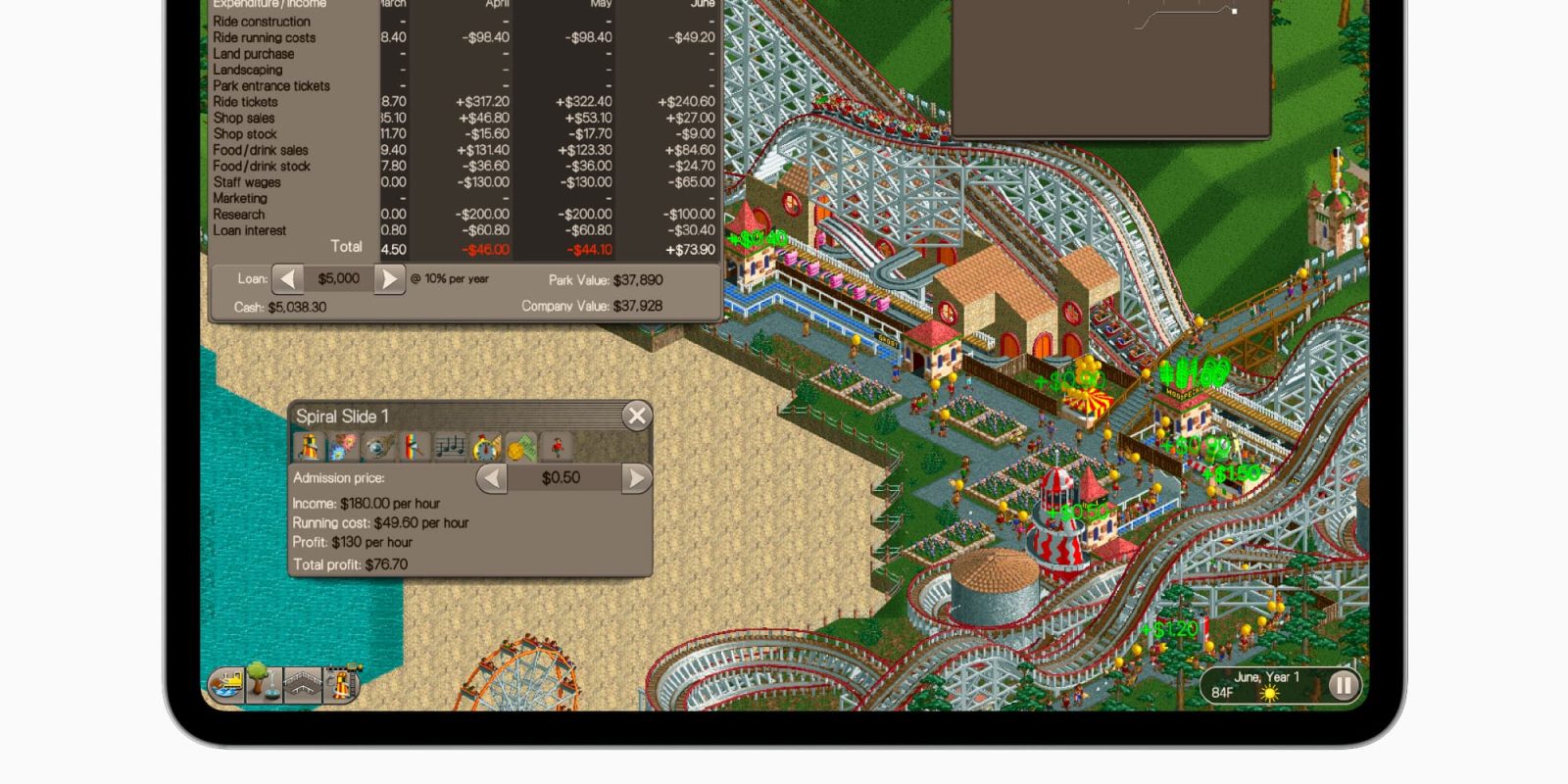1568x784 pixels.
Task: Switch to the music notes tab
Action: click(450, 448)
